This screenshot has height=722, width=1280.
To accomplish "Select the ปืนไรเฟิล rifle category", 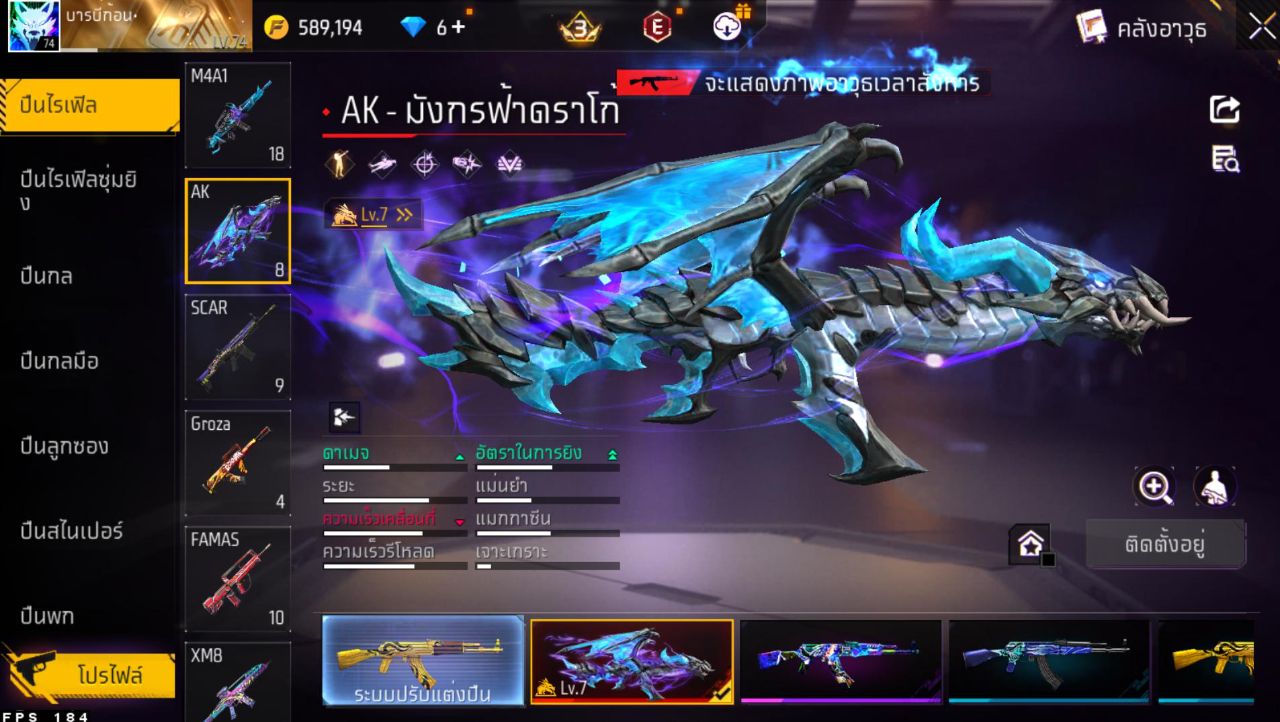I will coord(90,105).
